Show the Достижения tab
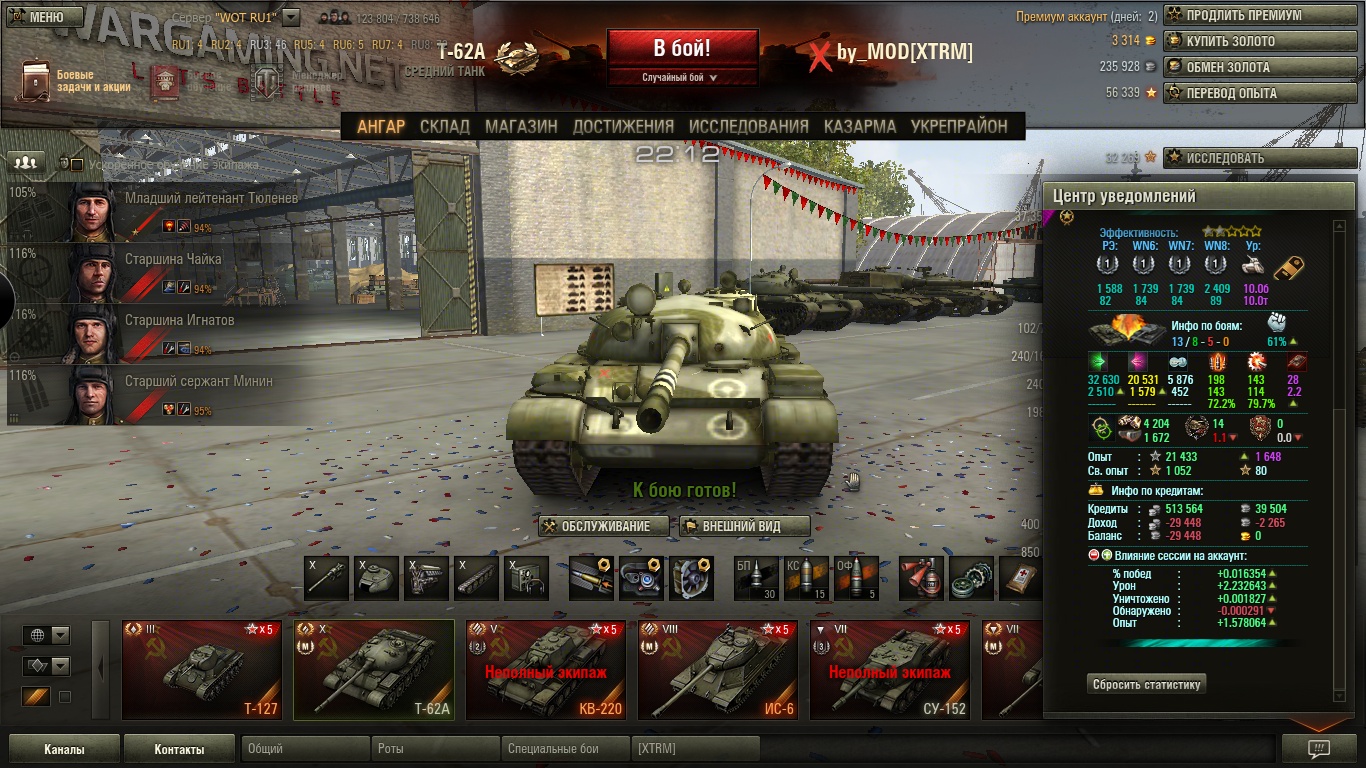This screenshot has width=1366, height=768. pyautogui.click(x=623, y=126)
